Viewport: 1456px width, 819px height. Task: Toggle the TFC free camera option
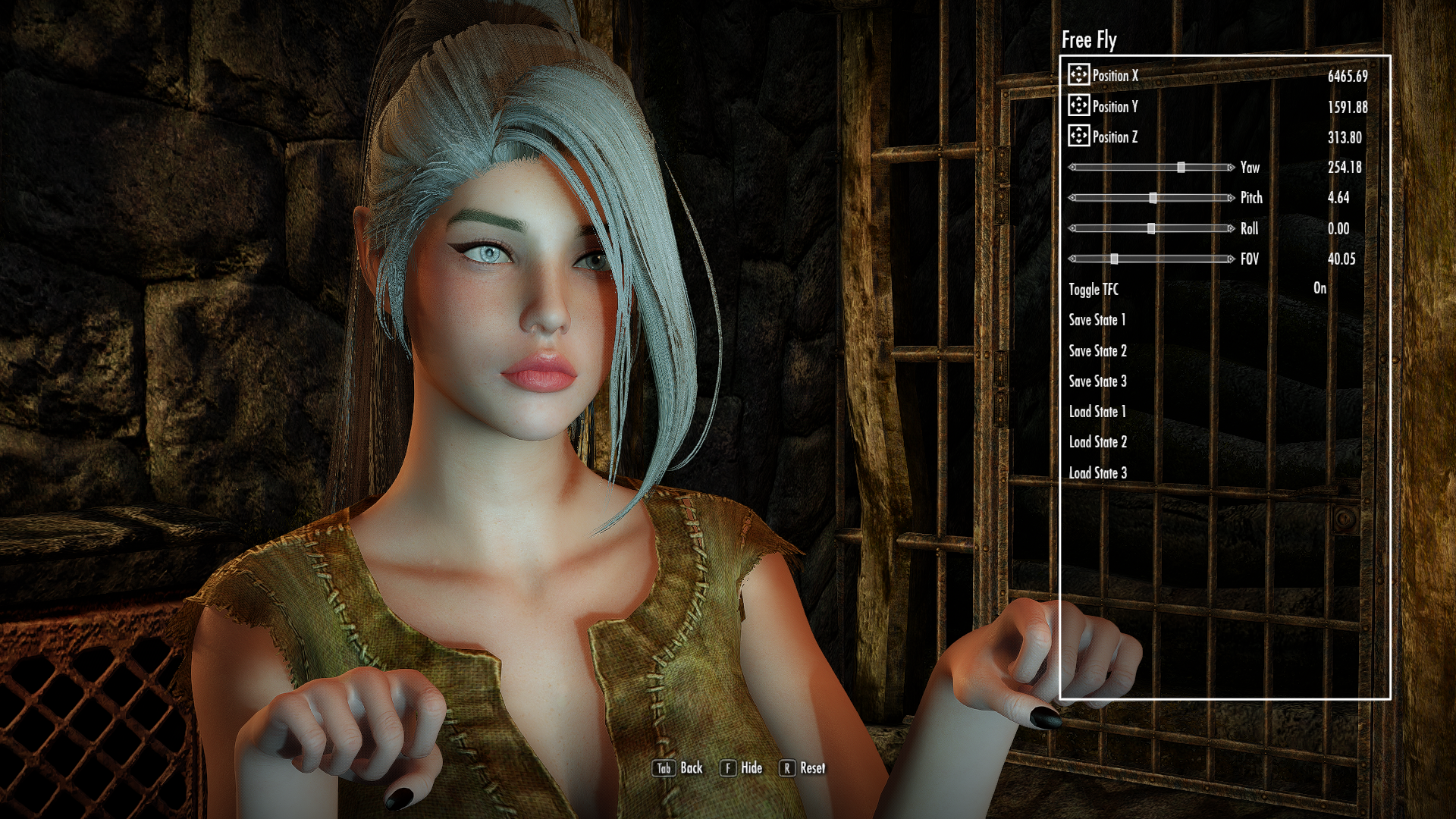1094,290
